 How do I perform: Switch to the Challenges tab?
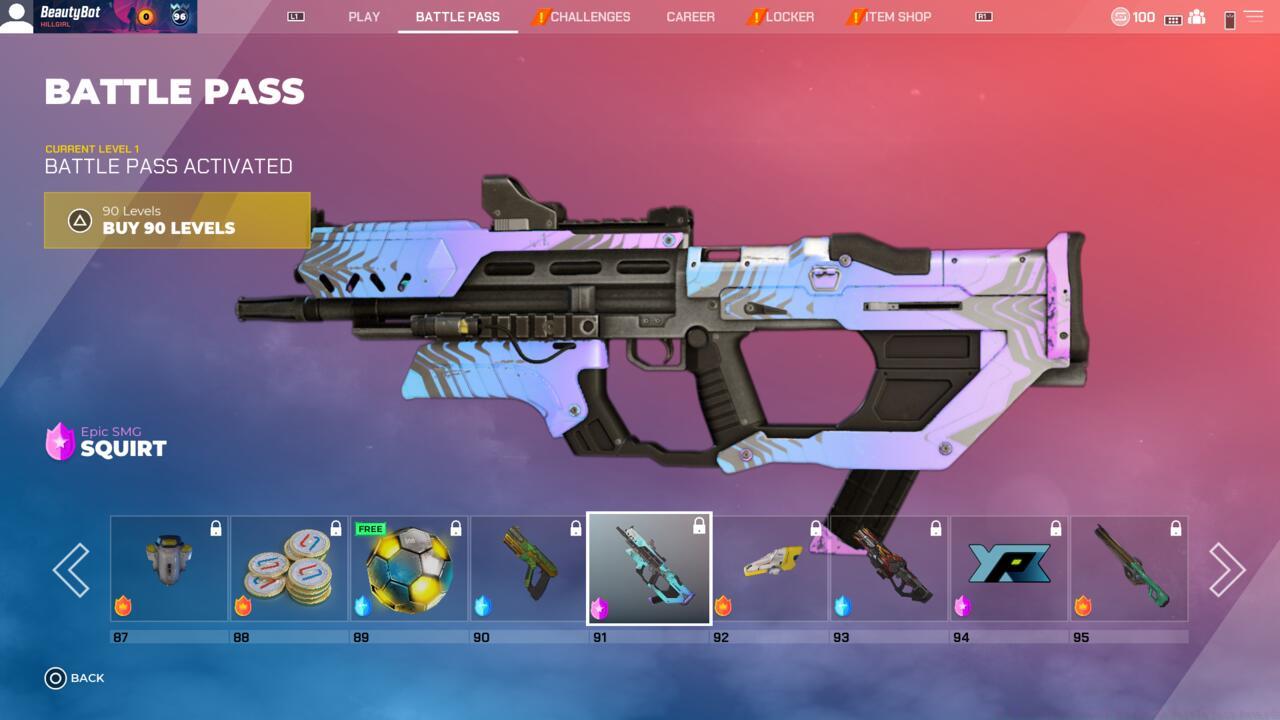(590, 17)
